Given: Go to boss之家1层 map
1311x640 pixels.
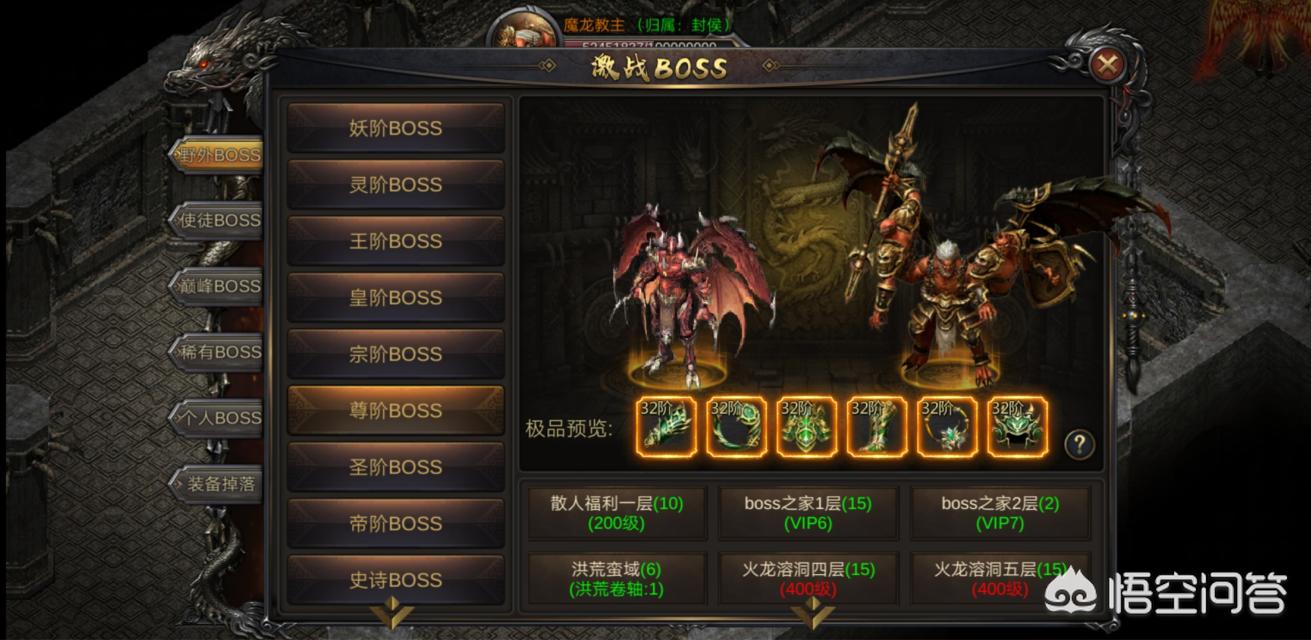Looking at the screenshot, I should pyautogui.click(x=809, y=513).
